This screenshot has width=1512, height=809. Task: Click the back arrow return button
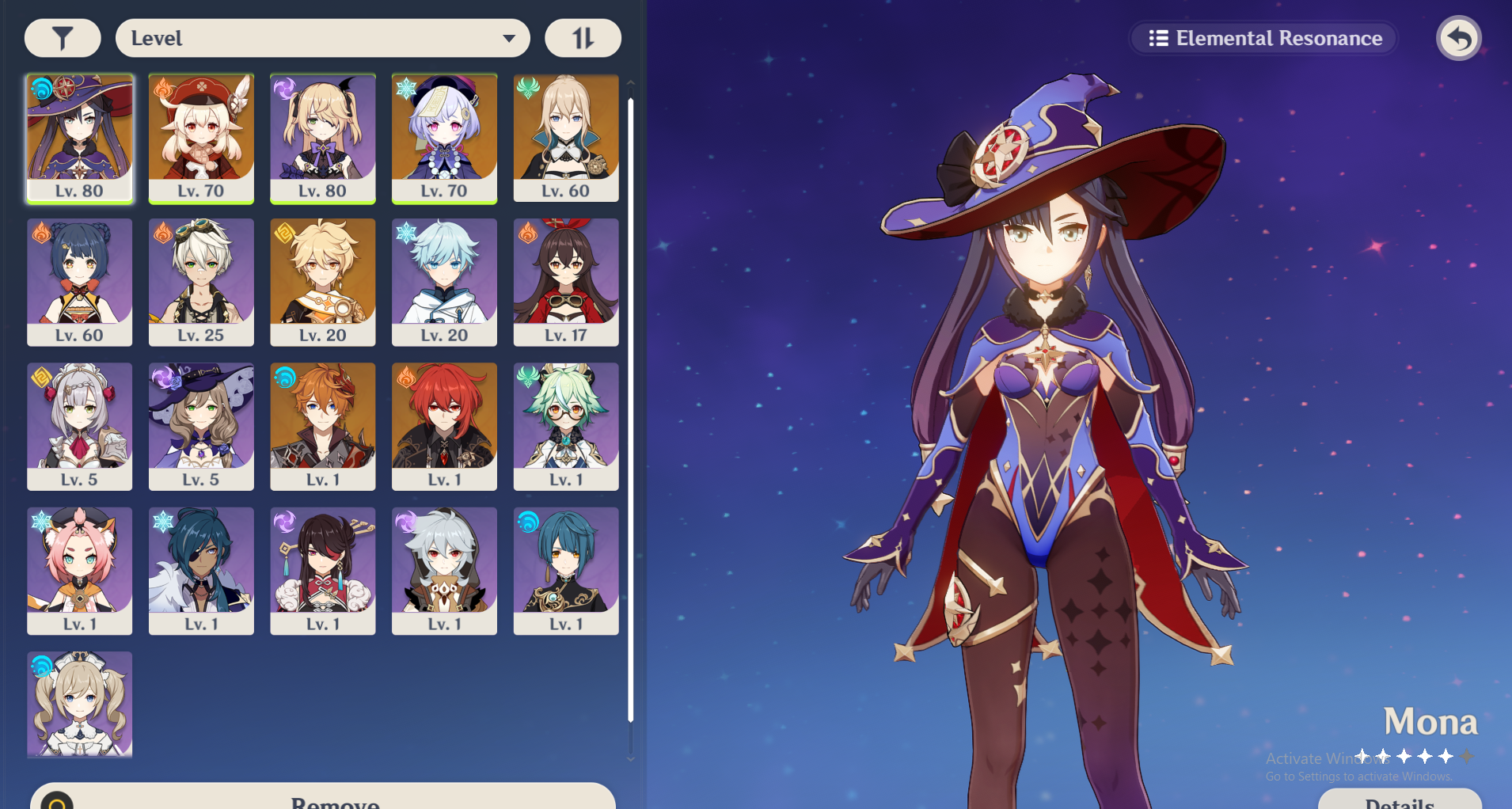(x=1458, y=38)
